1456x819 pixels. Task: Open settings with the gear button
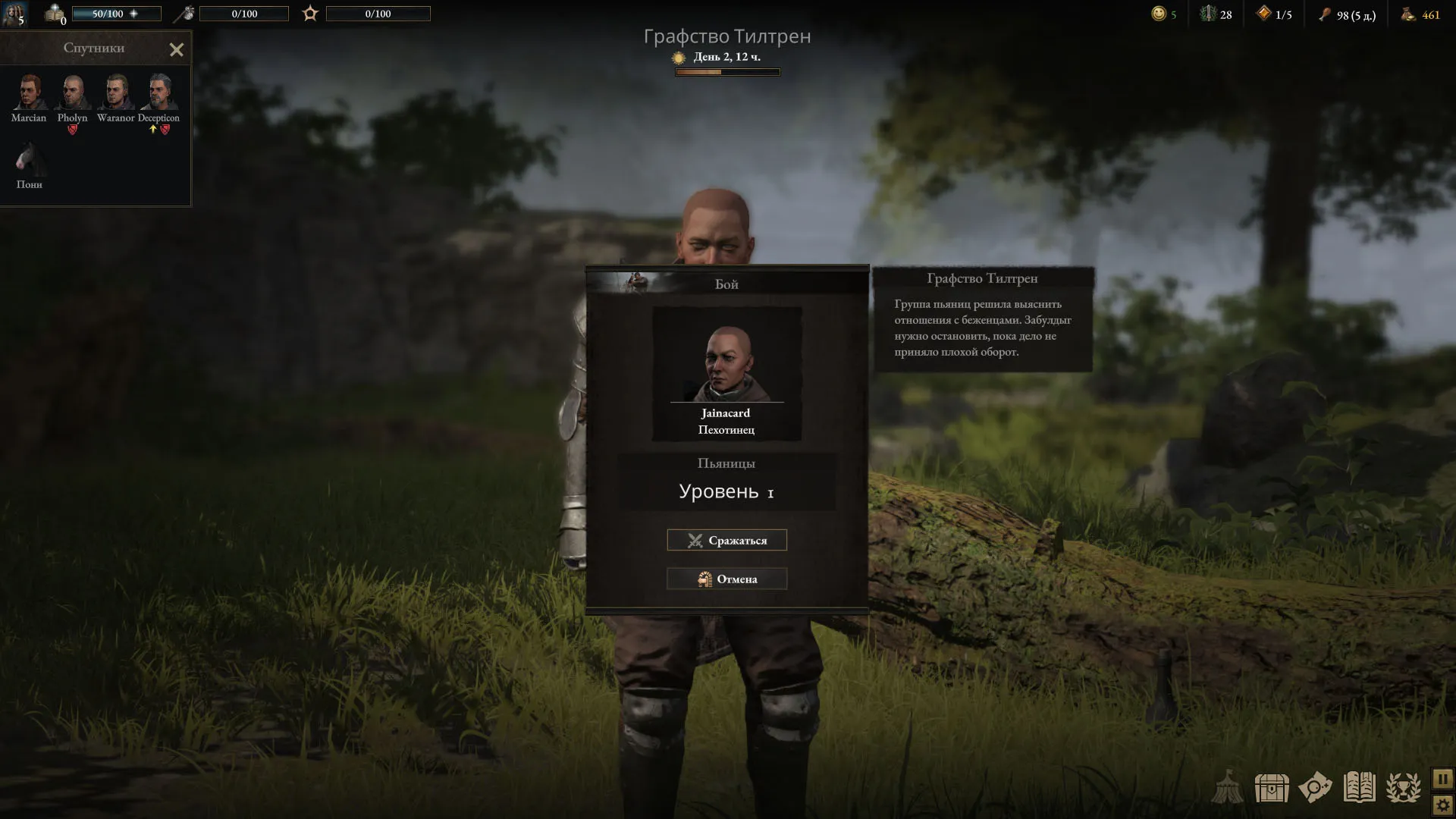pyautogui.click(x=1442, y=805)
